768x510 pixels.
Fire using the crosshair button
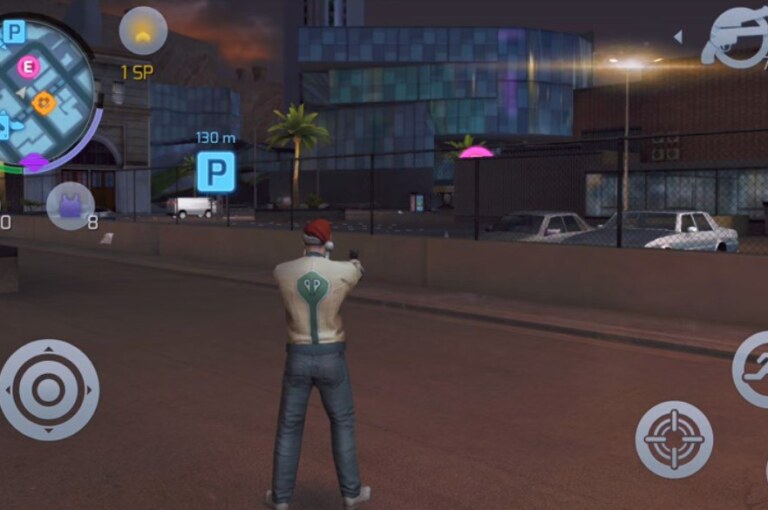coord(674,439)
